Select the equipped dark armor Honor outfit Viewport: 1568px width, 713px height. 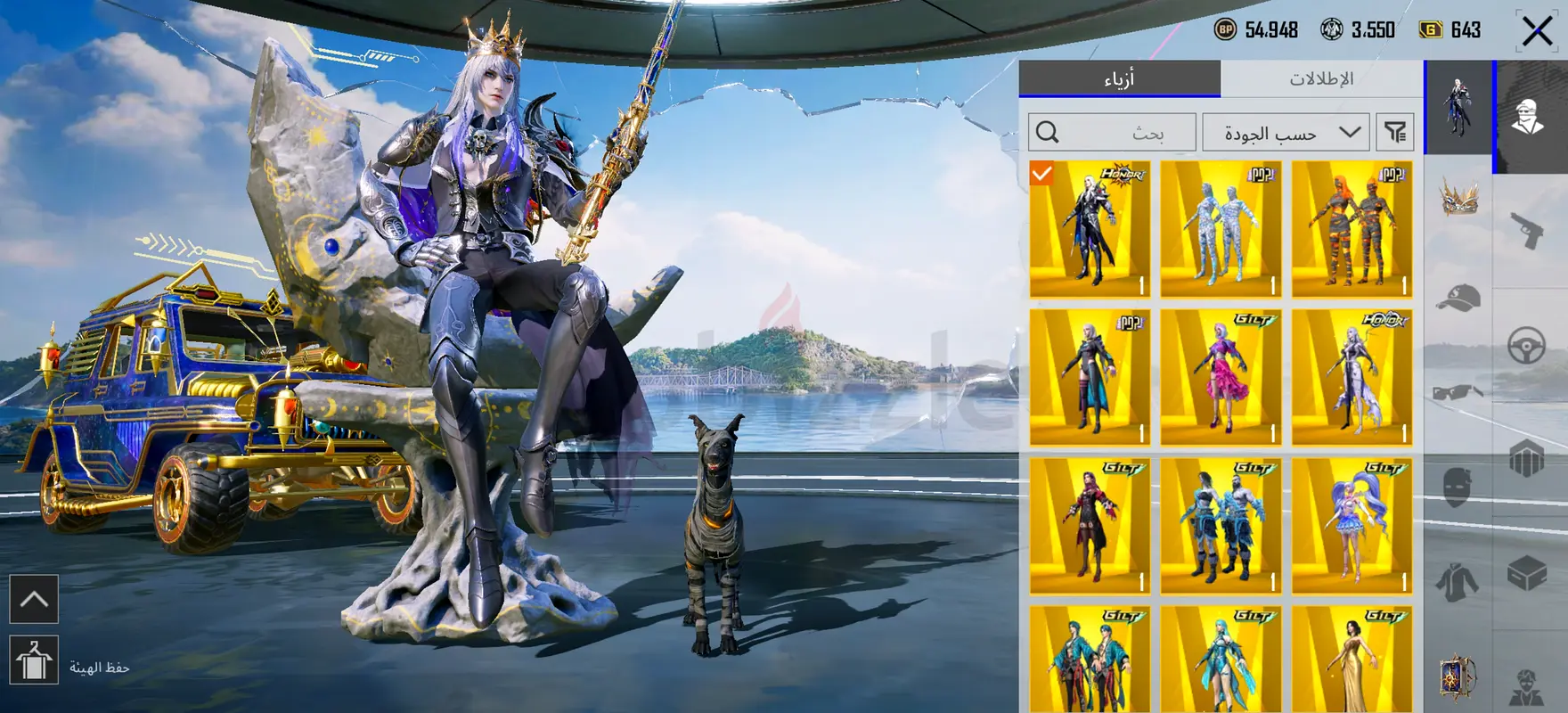click(x=1090, y=229)
